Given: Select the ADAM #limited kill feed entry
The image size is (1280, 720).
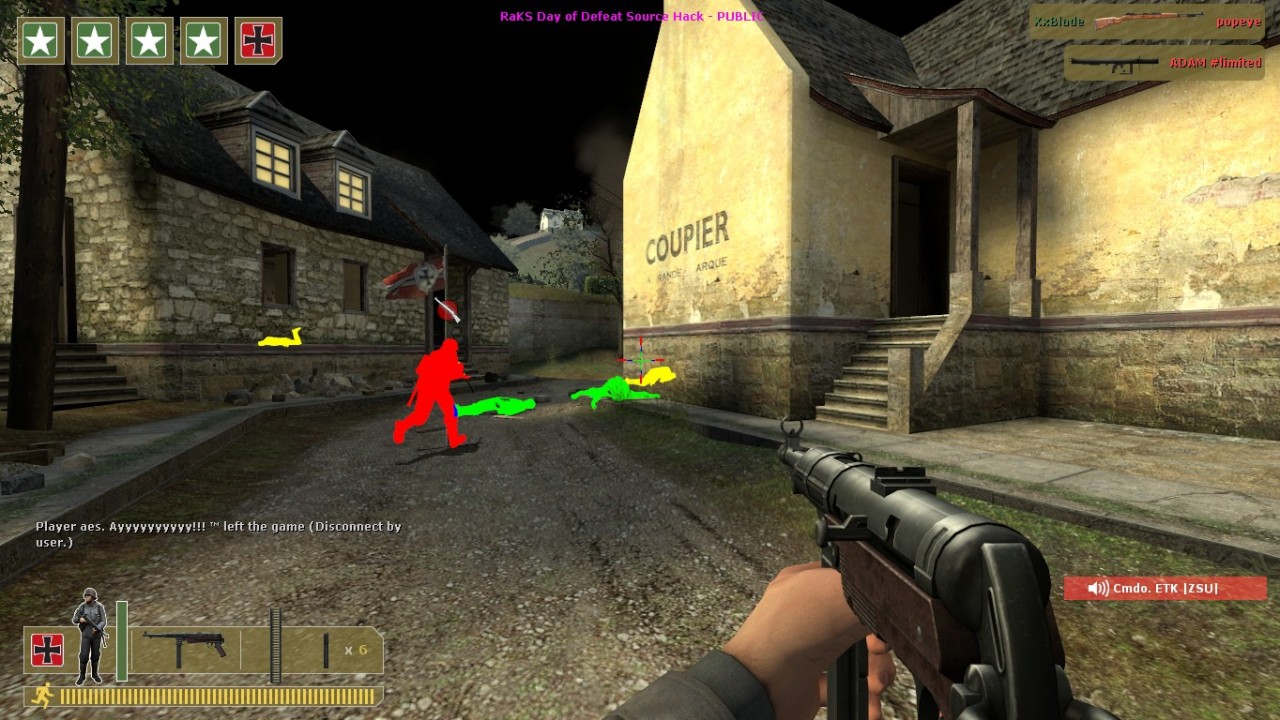Looking at the screenshot, I should (x=1165, y=63).
